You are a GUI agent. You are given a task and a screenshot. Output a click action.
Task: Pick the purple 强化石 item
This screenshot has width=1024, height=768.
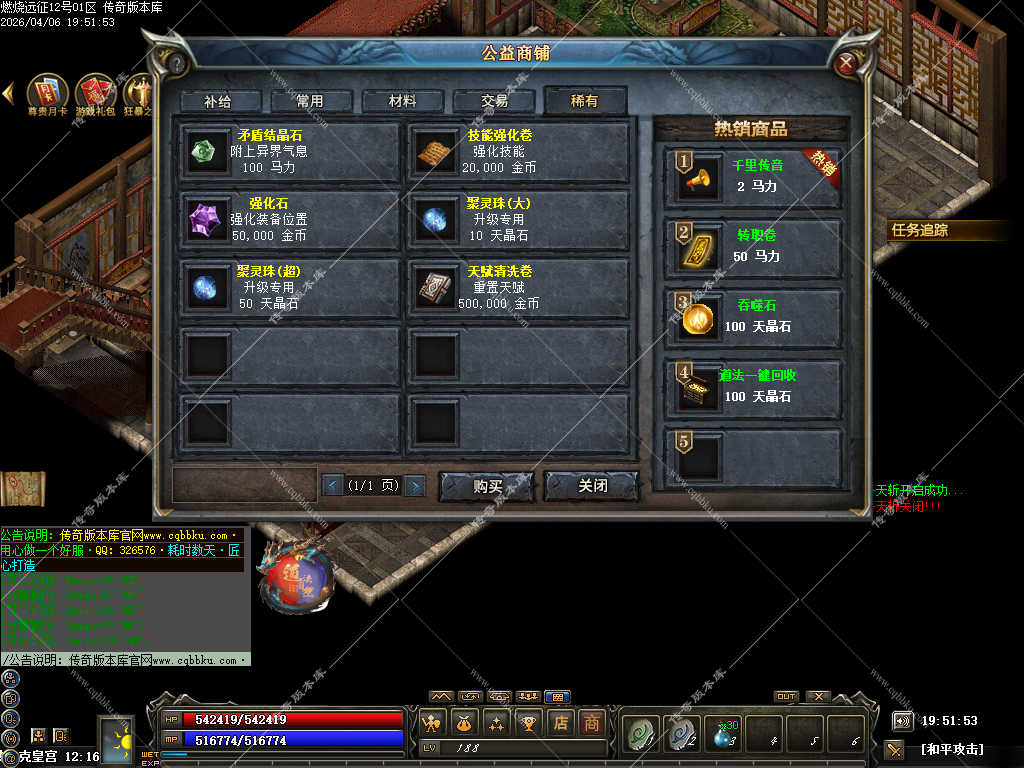point(291,220)
